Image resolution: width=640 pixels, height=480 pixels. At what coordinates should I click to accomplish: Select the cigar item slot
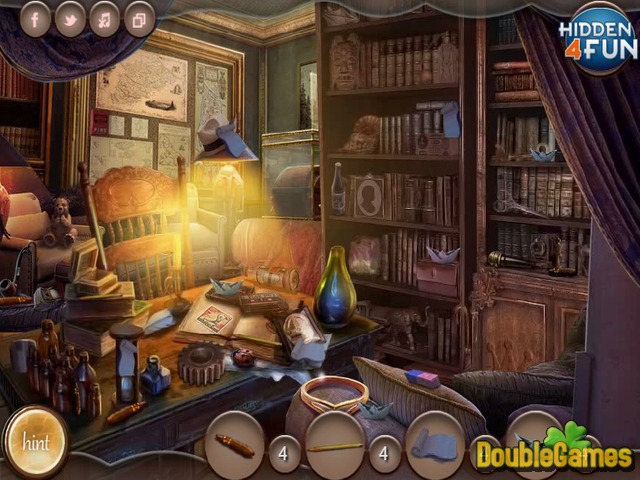pos(235,445)
